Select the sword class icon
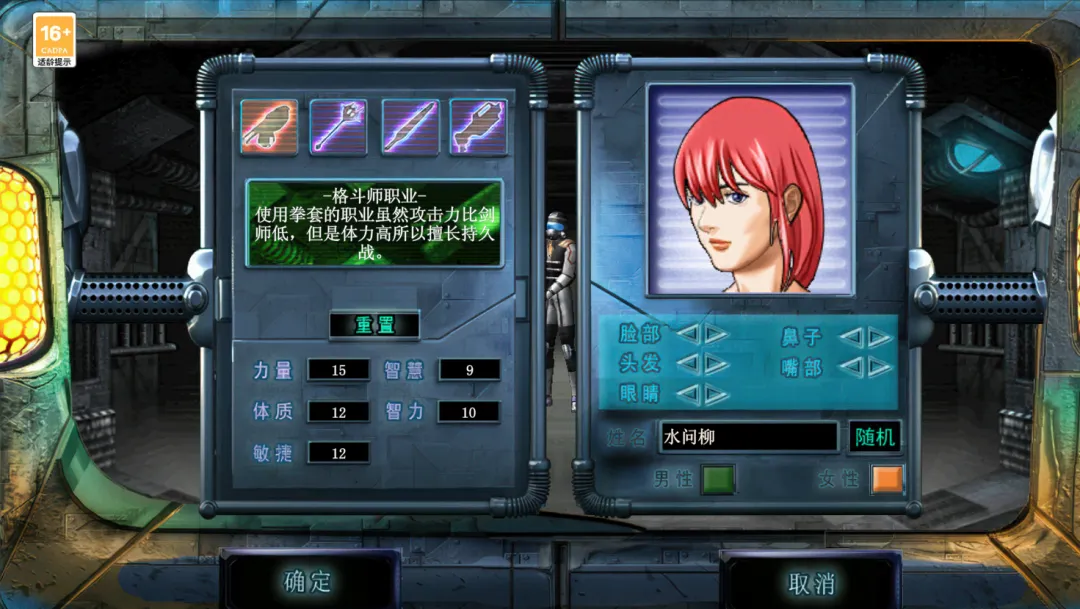Viewport: 1080px width, 609px height. (x=409, y=127)
